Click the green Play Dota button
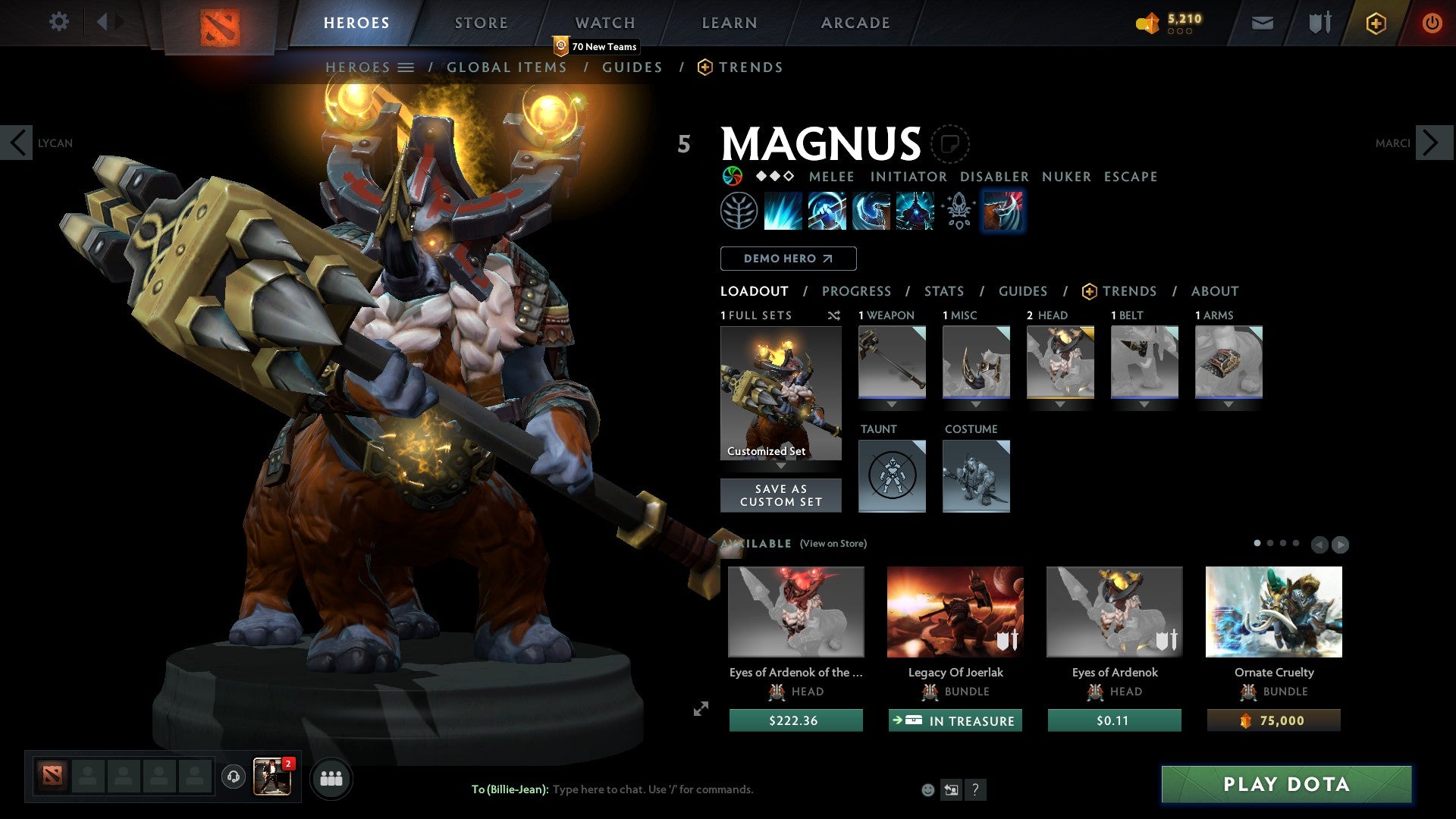The height and width of the screenshot is (819, 1456). 1286,784
